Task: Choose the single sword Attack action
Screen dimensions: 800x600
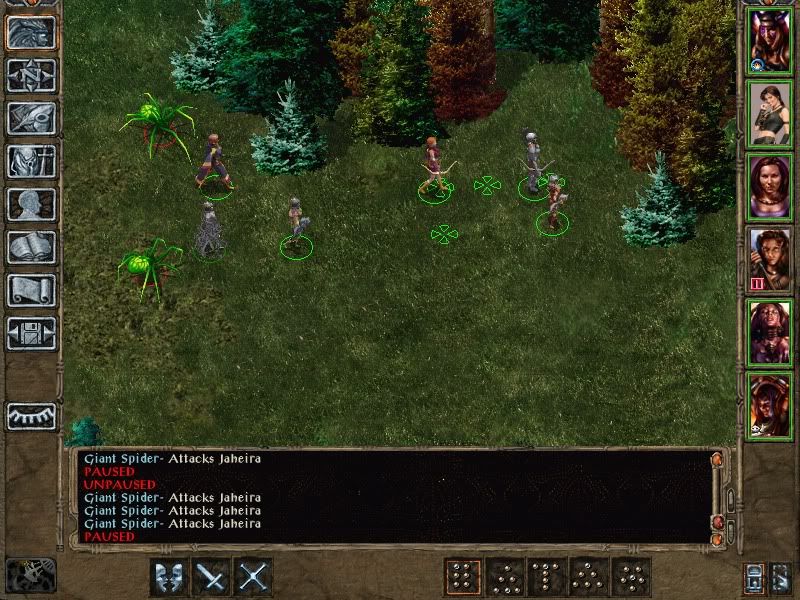Action: [x=212, y=577]
